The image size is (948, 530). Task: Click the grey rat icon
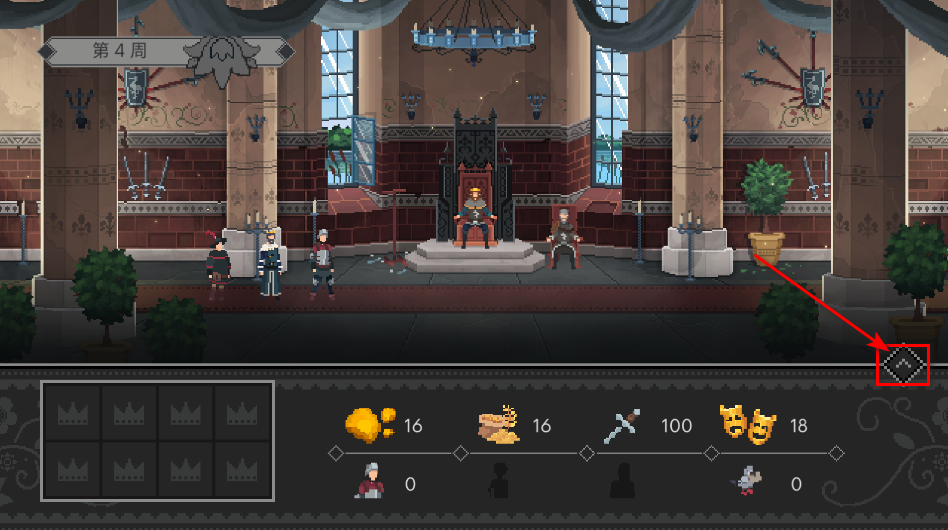748,483
